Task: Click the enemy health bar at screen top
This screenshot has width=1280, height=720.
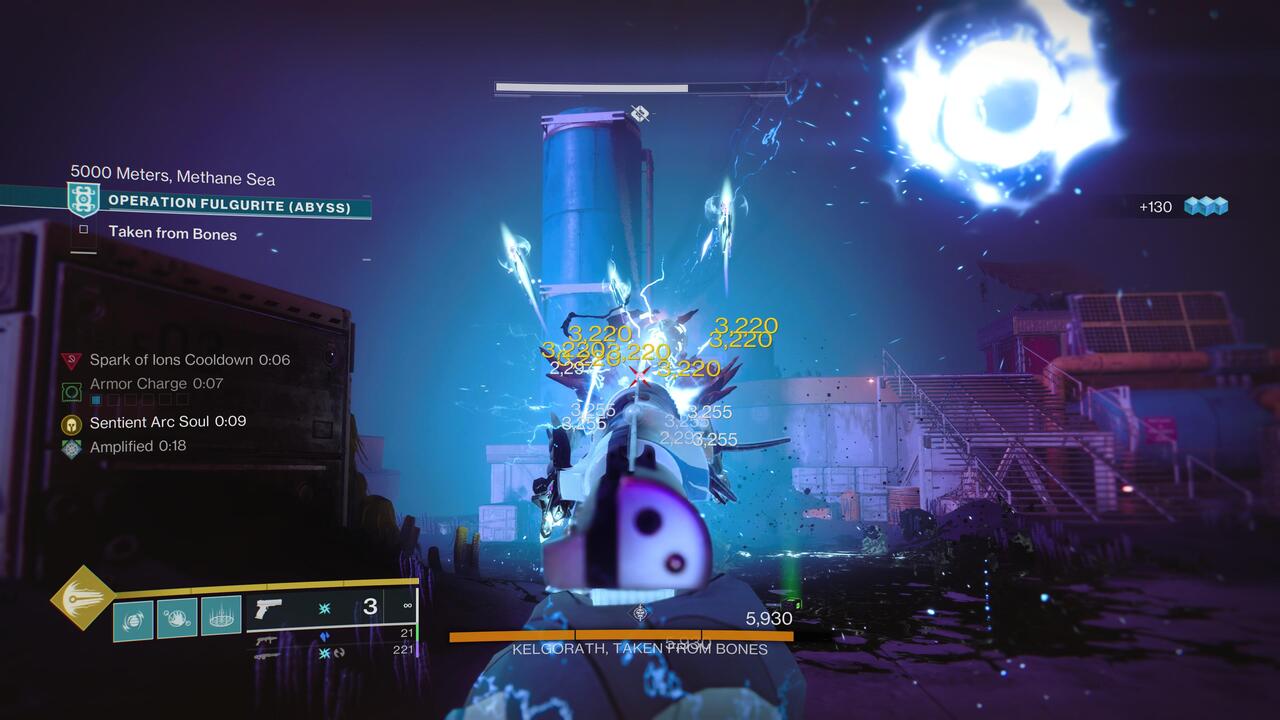Action: [590, 87]
